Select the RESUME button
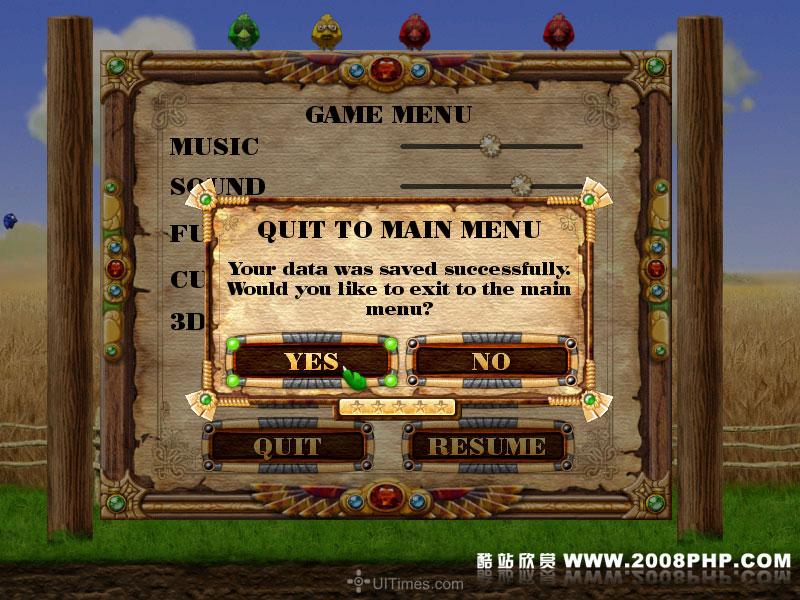The height and width of the screenshot is (600, 800). click(487, 446)
